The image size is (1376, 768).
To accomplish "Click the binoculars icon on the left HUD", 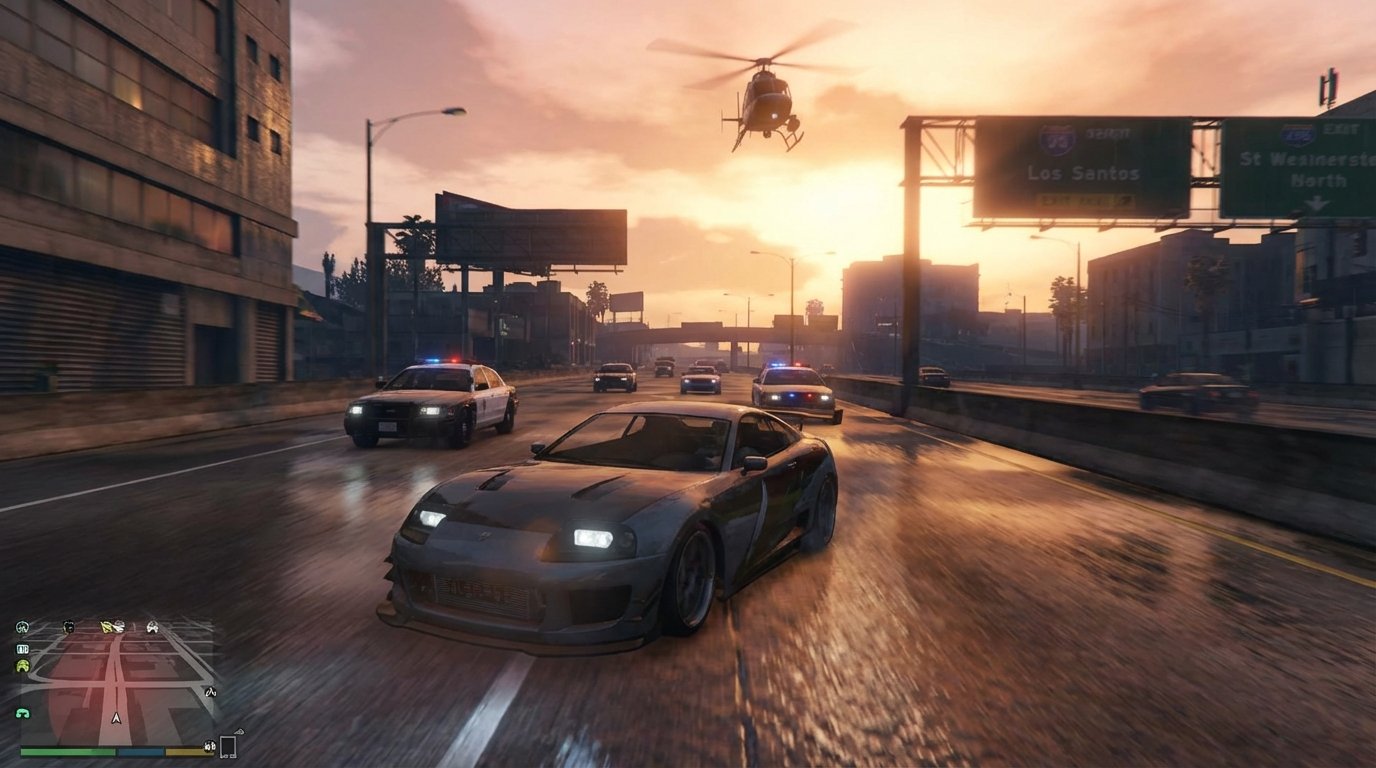I will click(21, 649).
